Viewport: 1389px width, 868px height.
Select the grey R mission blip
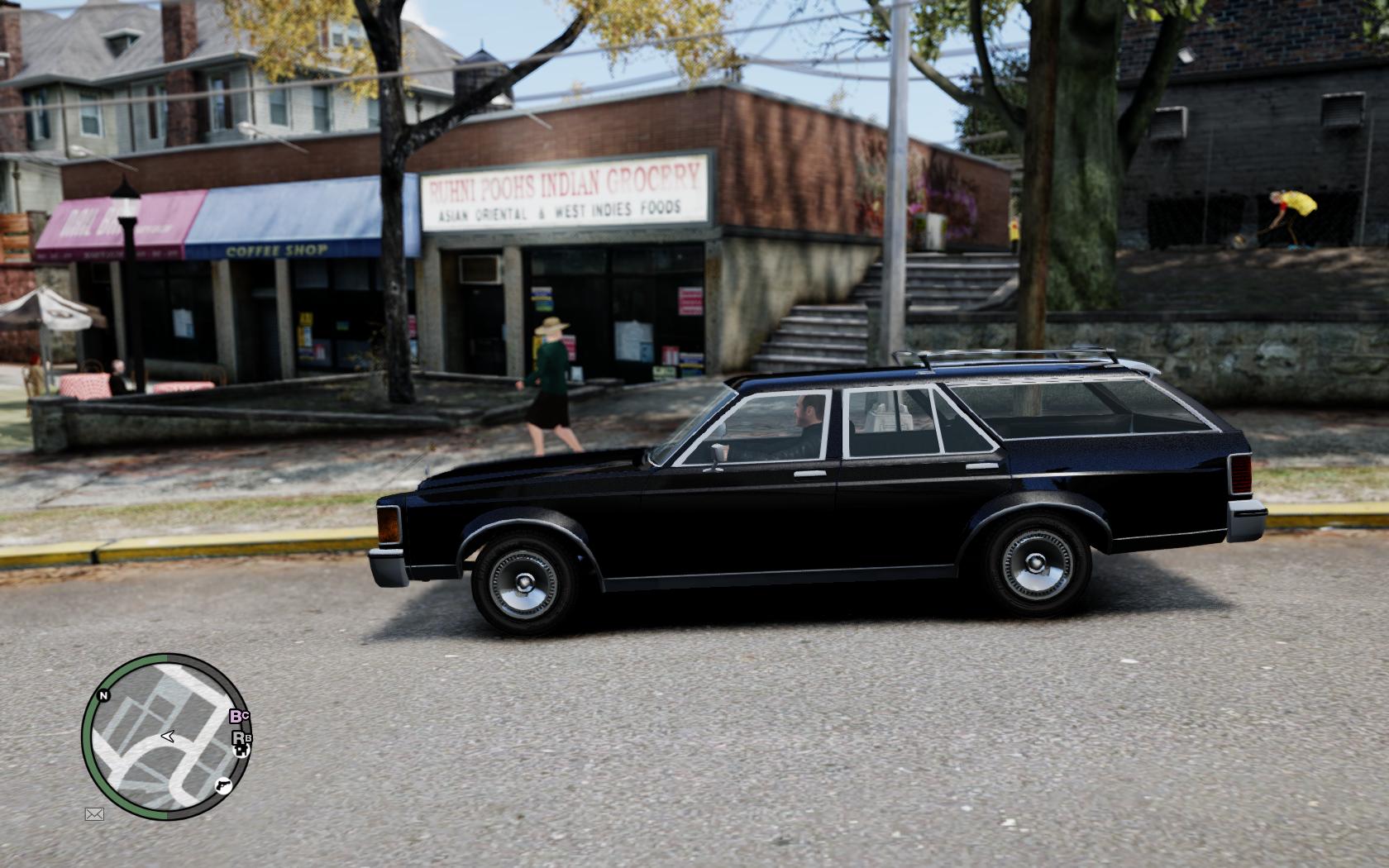click(x=239, y=737)
